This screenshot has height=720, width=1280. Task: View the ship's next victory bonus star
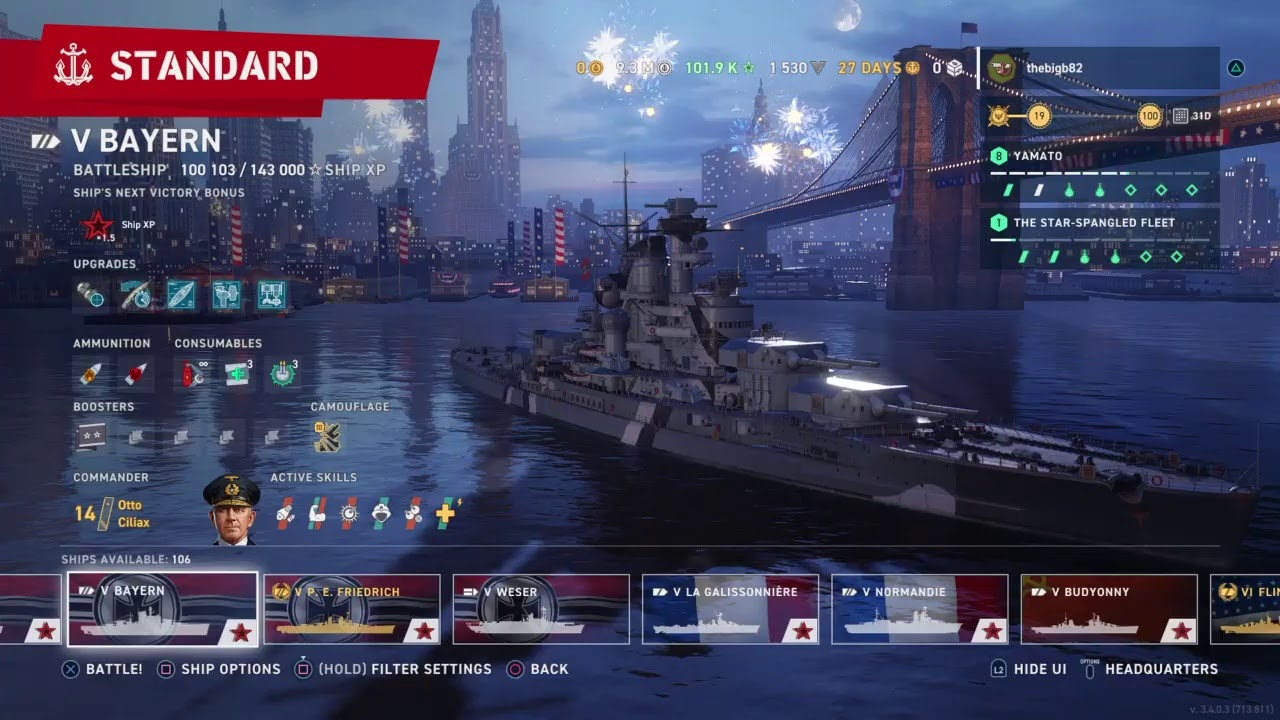98,226
